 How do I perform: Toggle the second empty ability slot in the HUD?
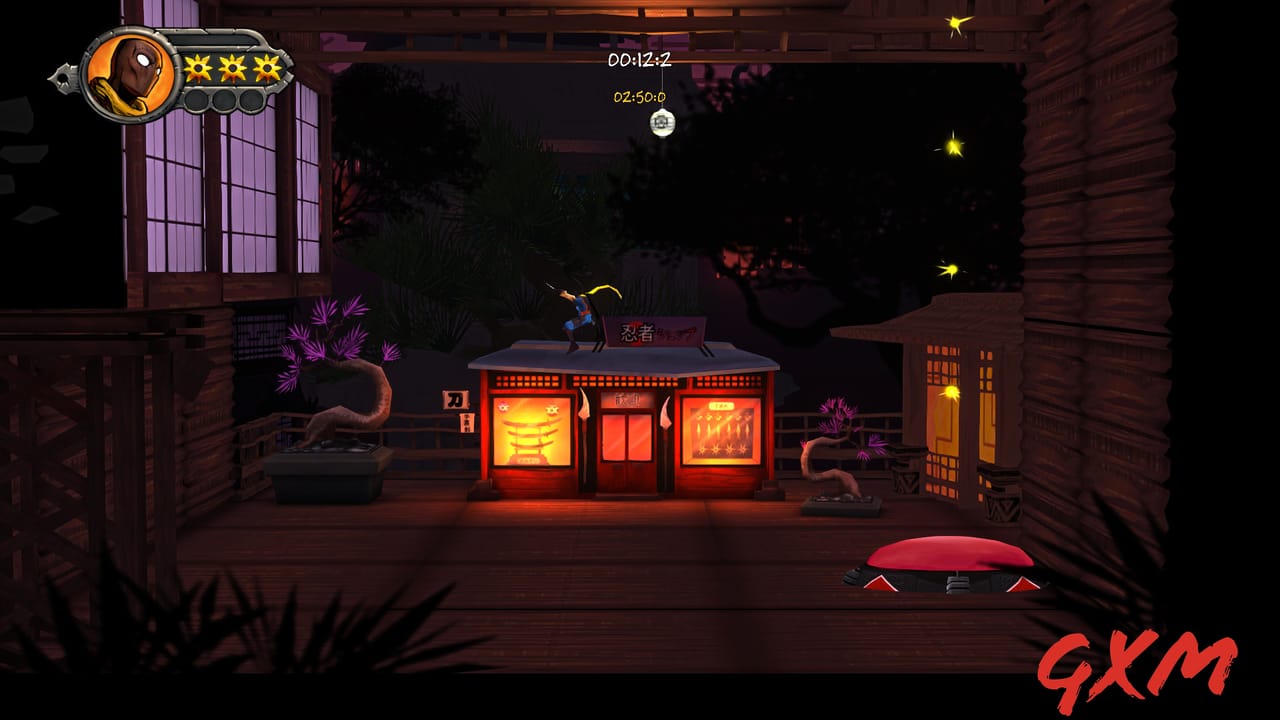225,100
